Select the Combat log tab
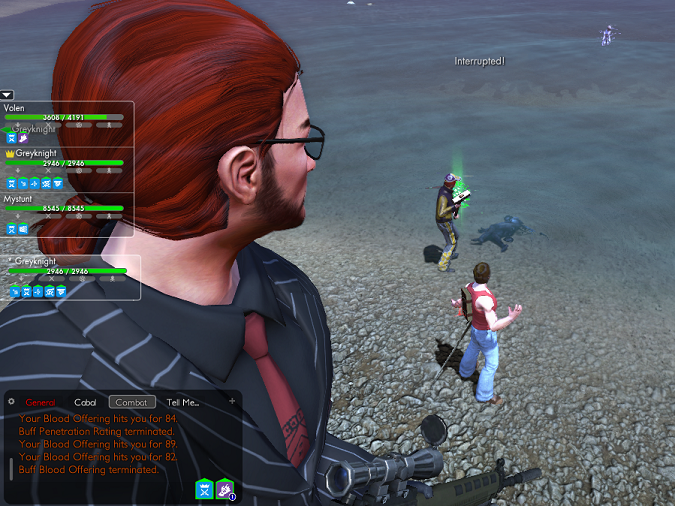This screenshot has height=506, width=675. [x=132, y=402]
